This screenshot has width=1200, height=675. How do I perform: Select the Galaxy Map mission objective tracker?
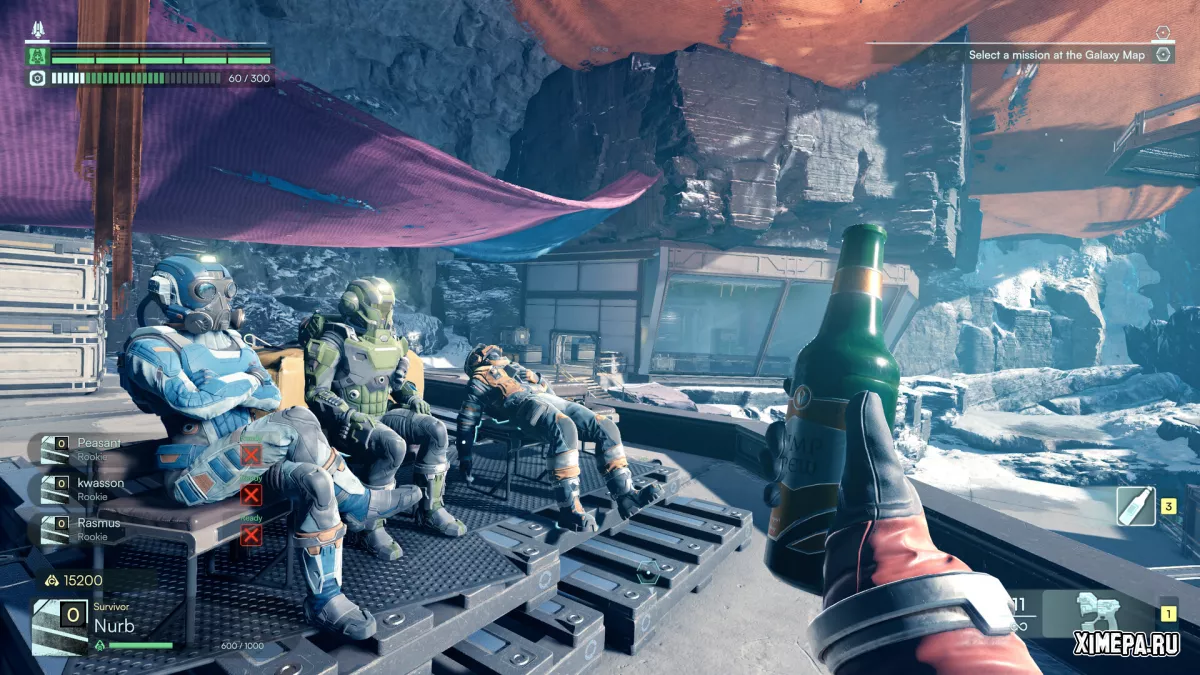click(x=1056, y=55)
